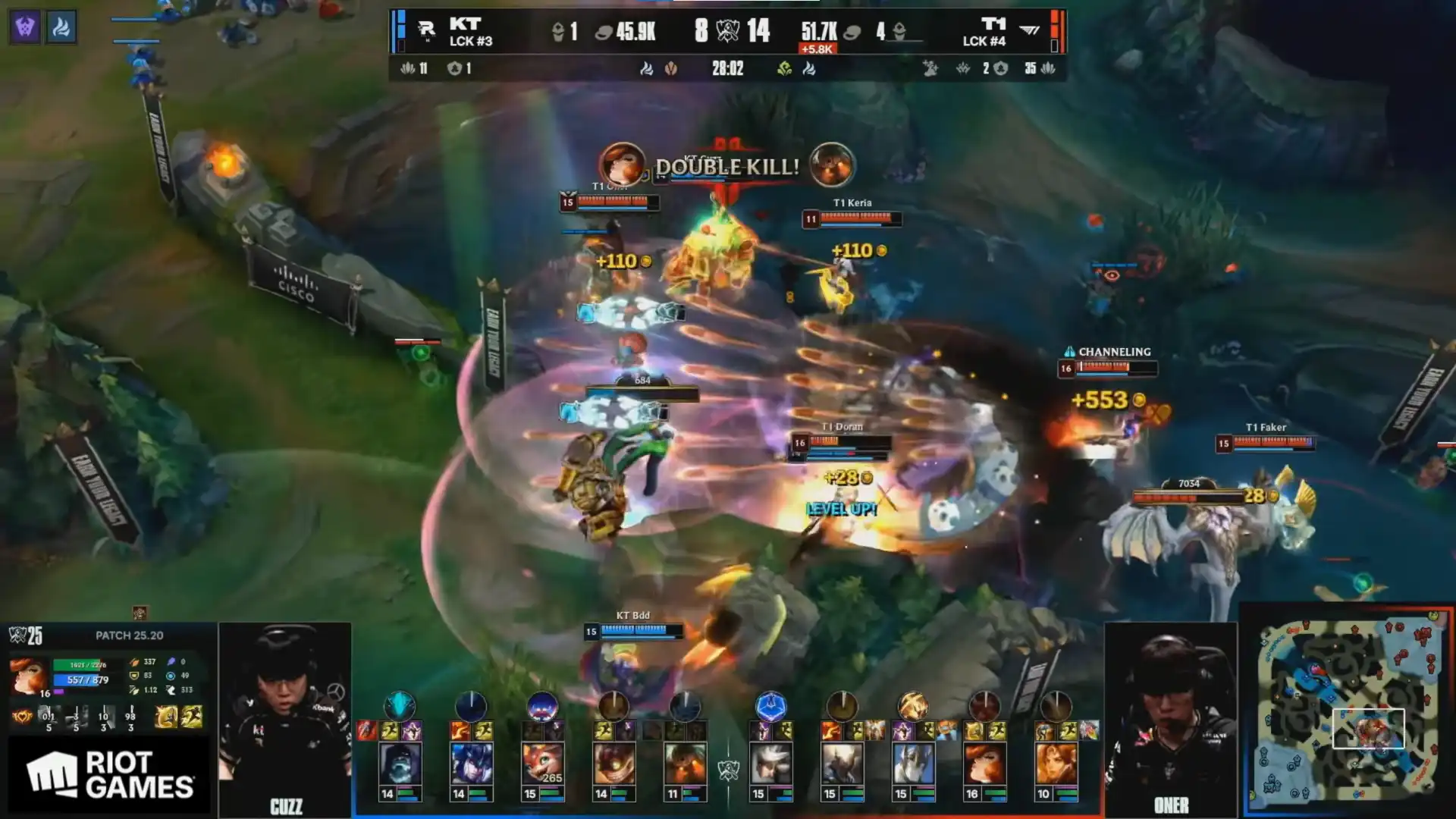This screenshot has height=819, width=1456.
Task: Click the KT team logo on the scoreboard
Action: click(x=426, y=30)
